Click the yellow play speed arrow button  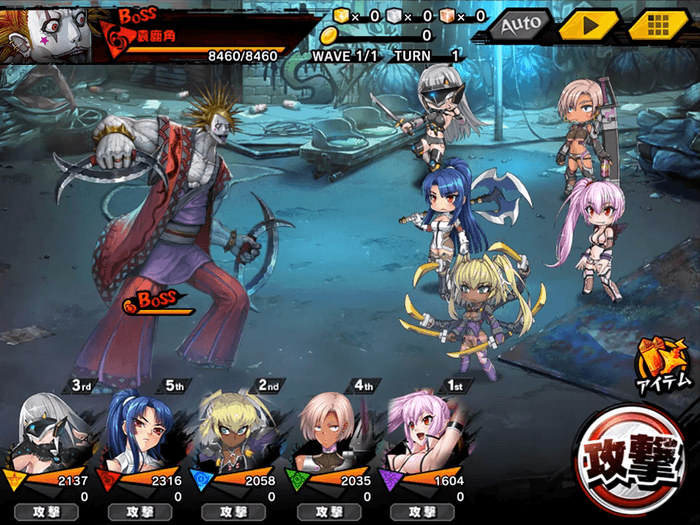pyautogui.click(x=587, y=23)
